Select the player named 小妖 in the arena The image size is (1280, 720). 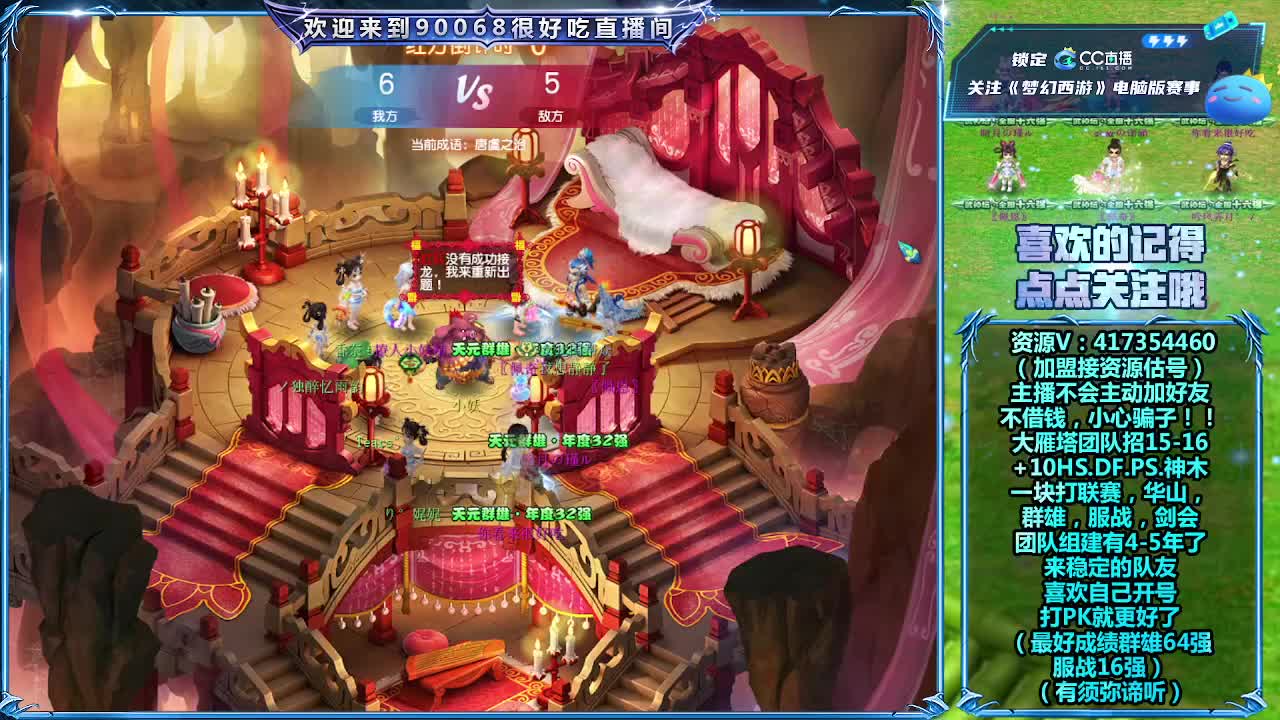tap(465, 404)
